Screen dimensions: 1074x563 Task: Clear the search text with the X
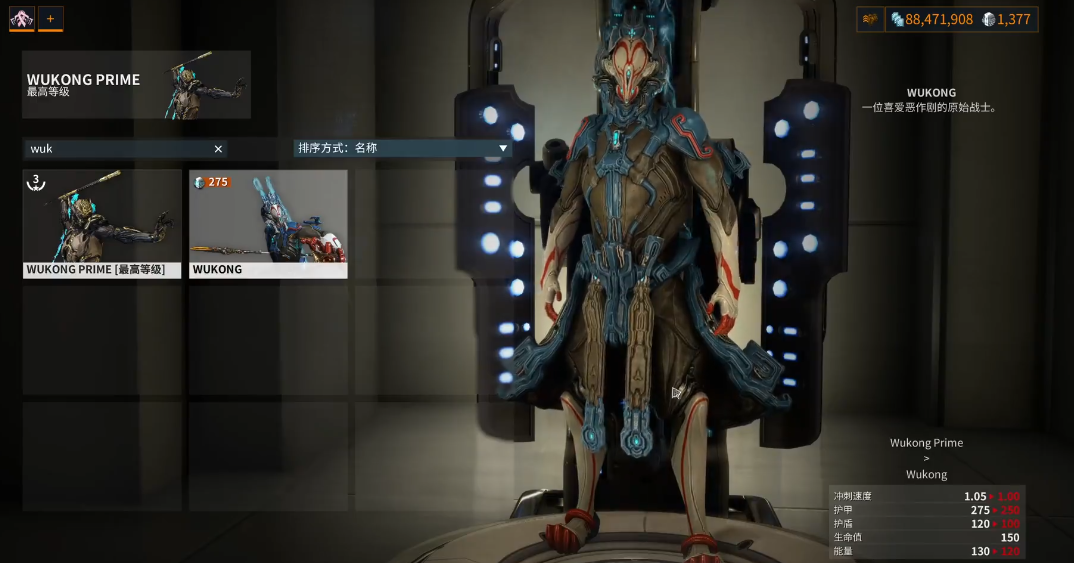coord(218,149)
